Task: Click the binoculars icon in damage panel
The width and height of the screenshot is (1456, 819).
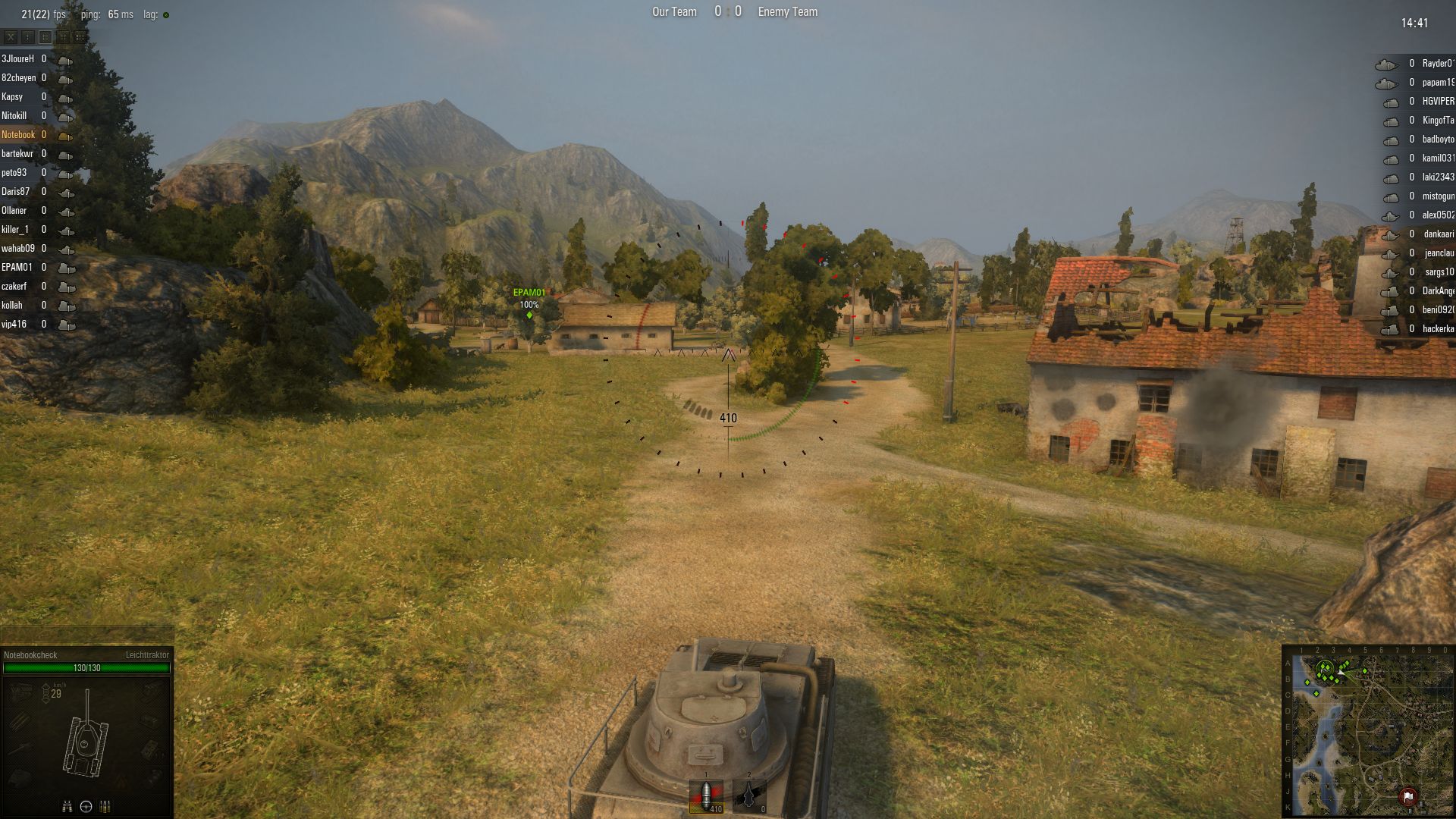Action: (x=67, y=807)
